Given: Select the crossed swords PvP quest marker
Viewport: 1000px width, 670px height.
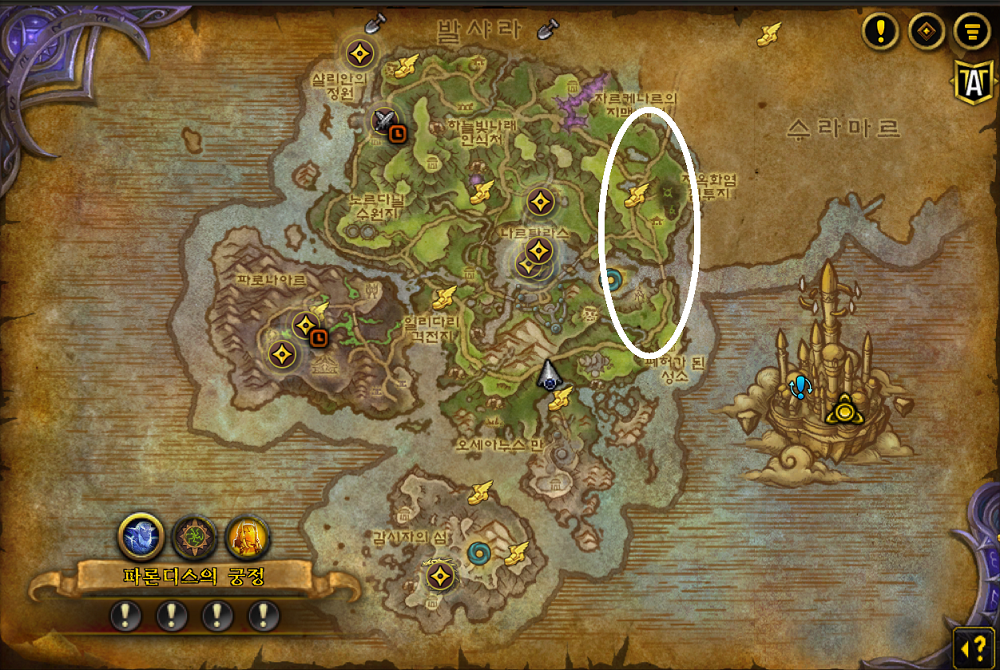Looking at the screenshot, I should click(x=382, y=119).
